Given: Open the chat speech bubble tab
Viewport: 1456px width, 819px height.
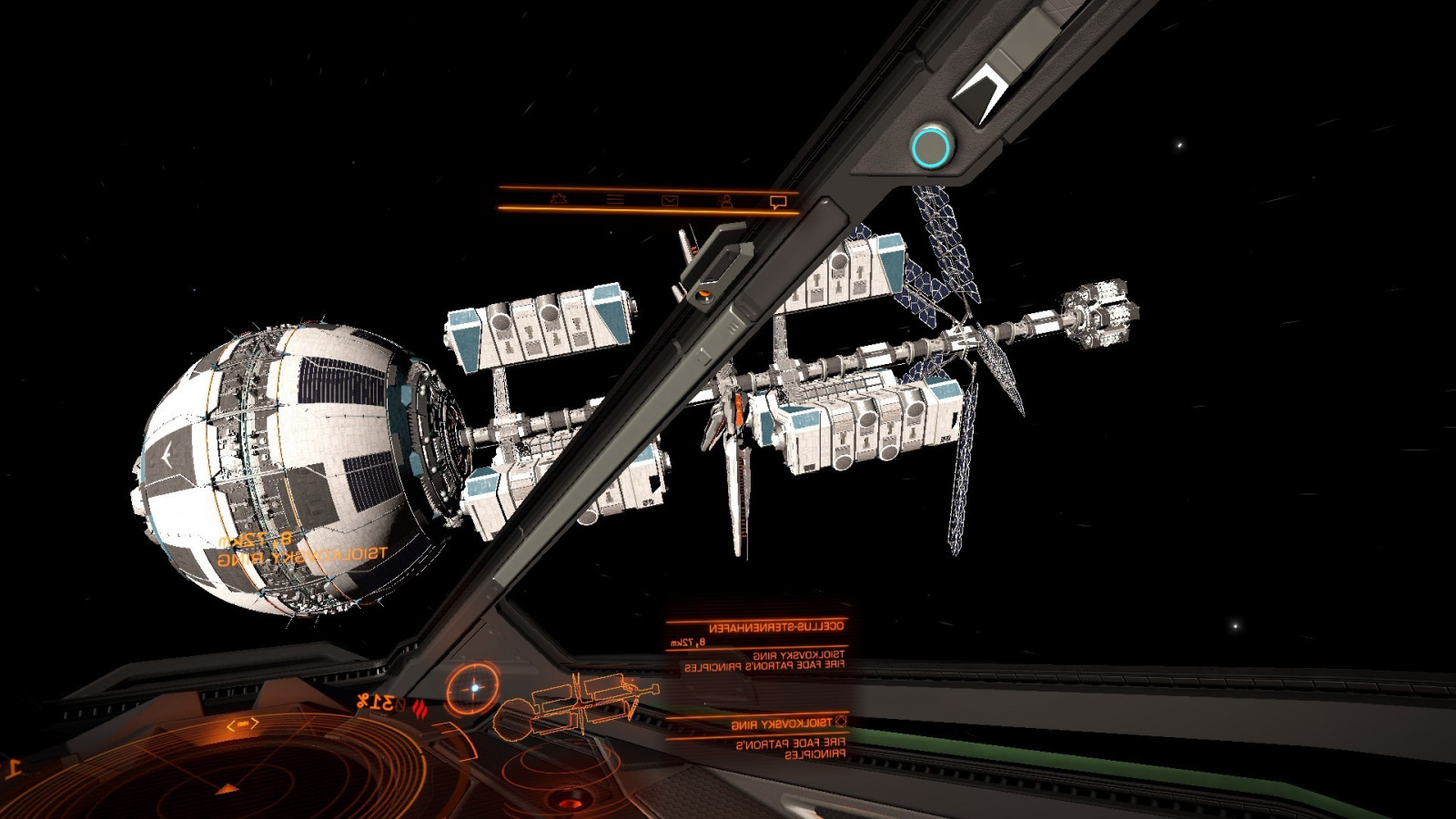Looking at the screenshot, I should tap(777, 202).
